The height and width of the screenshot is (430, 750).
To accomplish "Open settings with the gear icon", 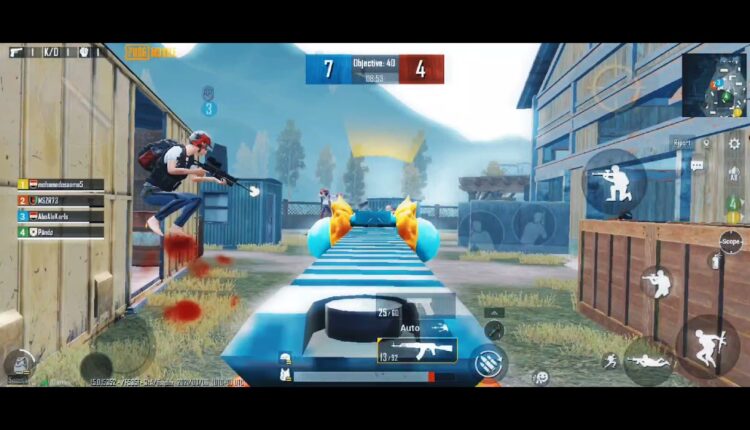I will pos(734,143).
